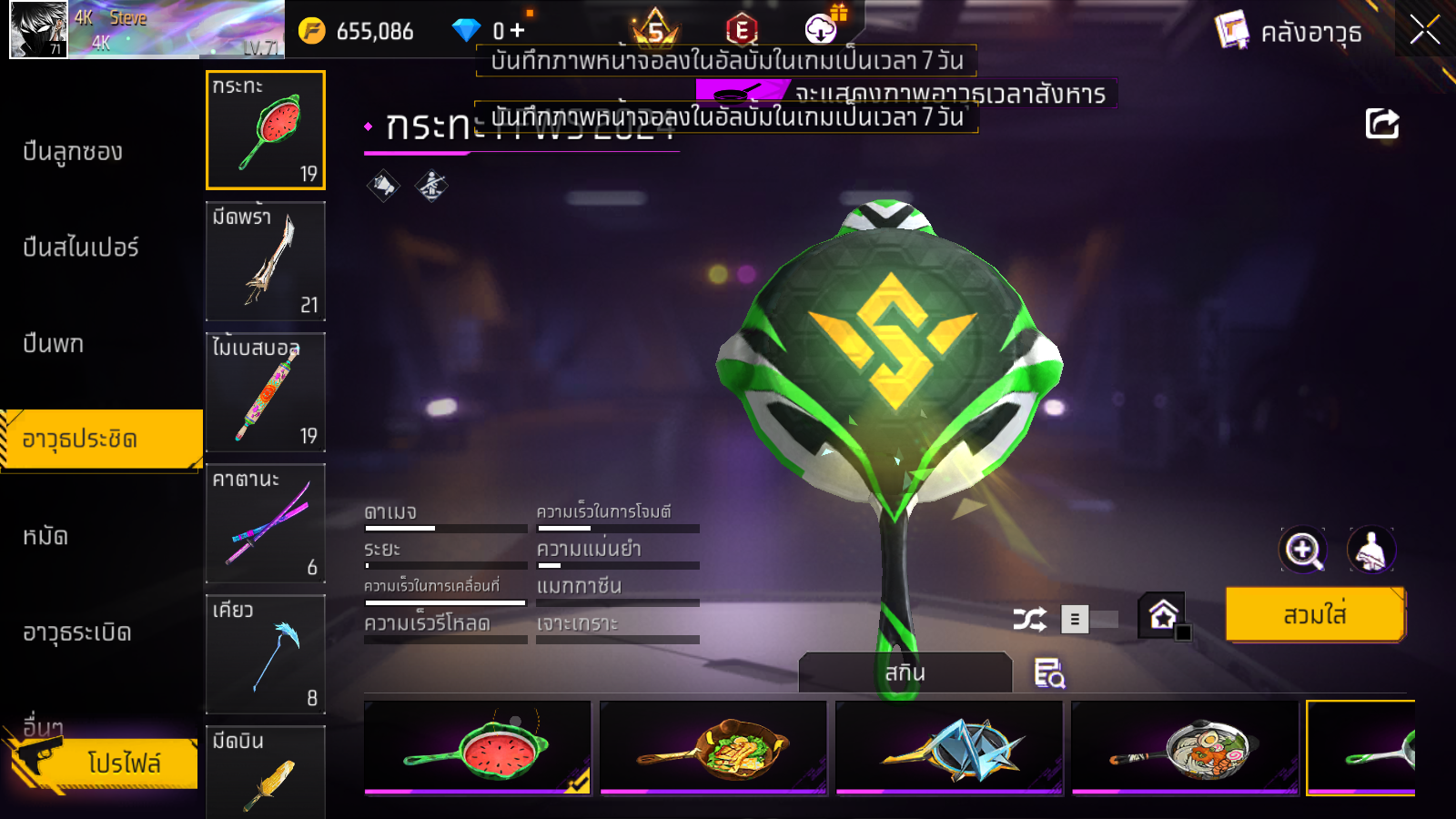Screen dimensions: 1456x819
Task: Equip the skin with สวมใส่ button
Action: point(1315,615)
